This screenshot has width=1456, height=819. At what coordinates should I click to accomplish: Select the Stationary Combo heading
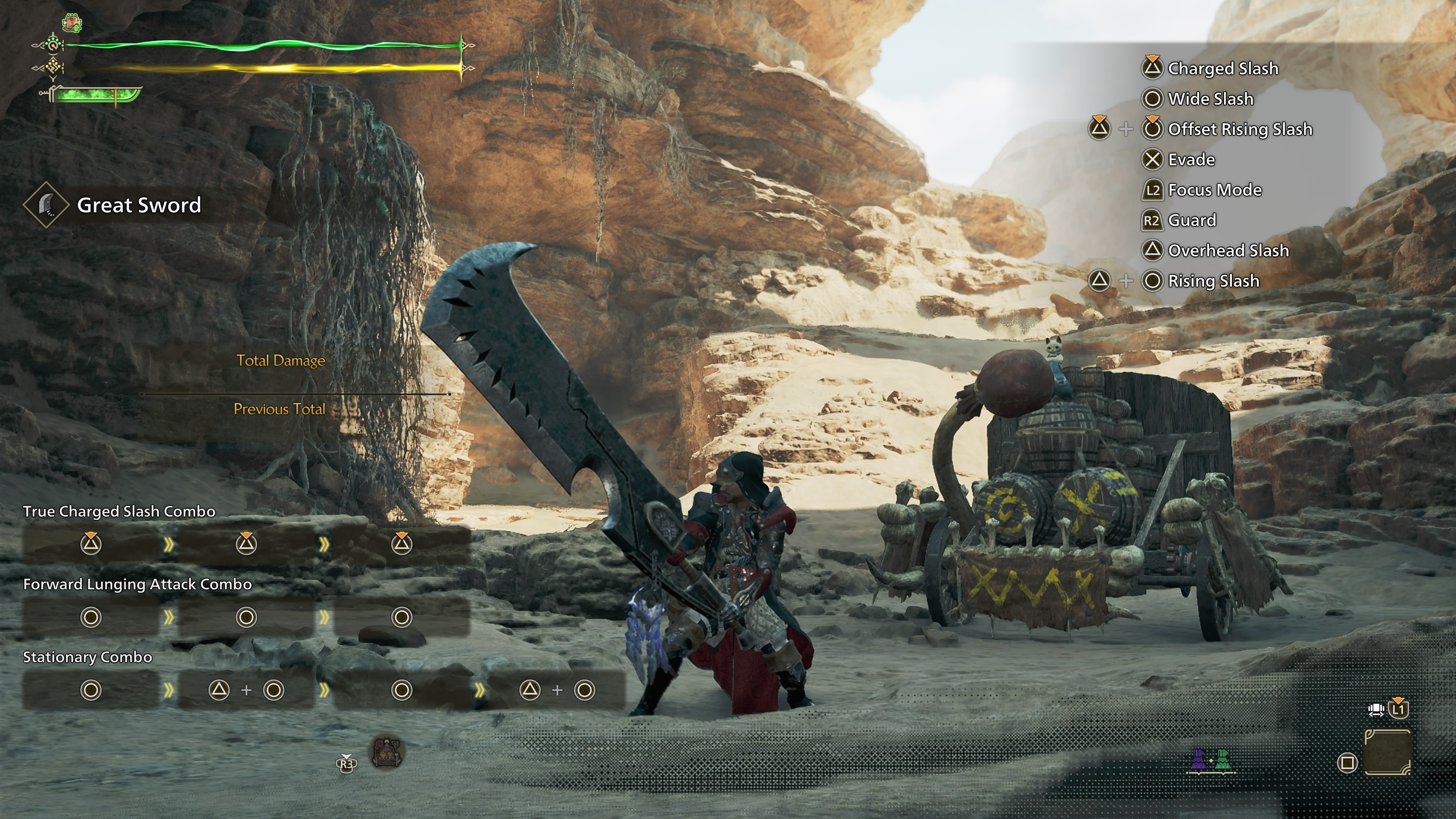point(88,657)
